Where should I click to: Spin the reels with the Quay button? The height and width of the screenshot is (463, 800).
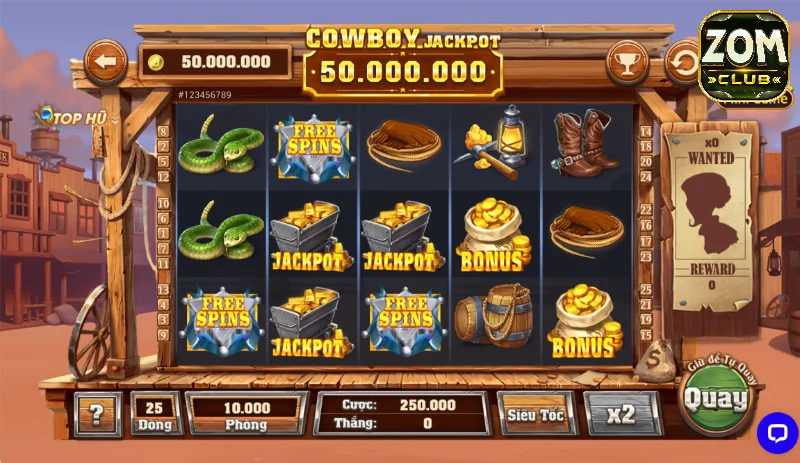715,400
